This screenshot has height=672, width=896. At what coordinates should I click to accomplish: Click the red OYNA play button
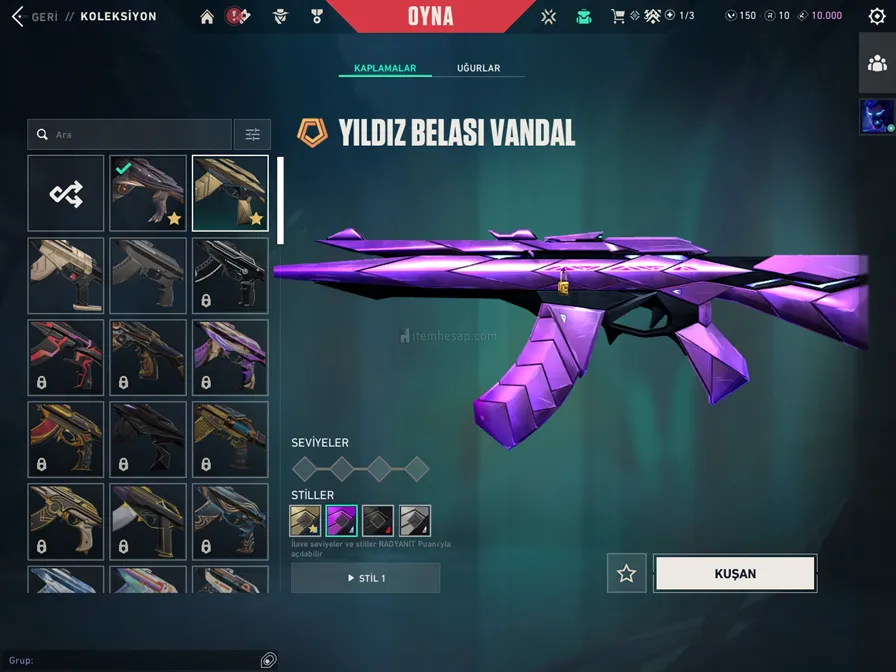(x=431, y=16)
